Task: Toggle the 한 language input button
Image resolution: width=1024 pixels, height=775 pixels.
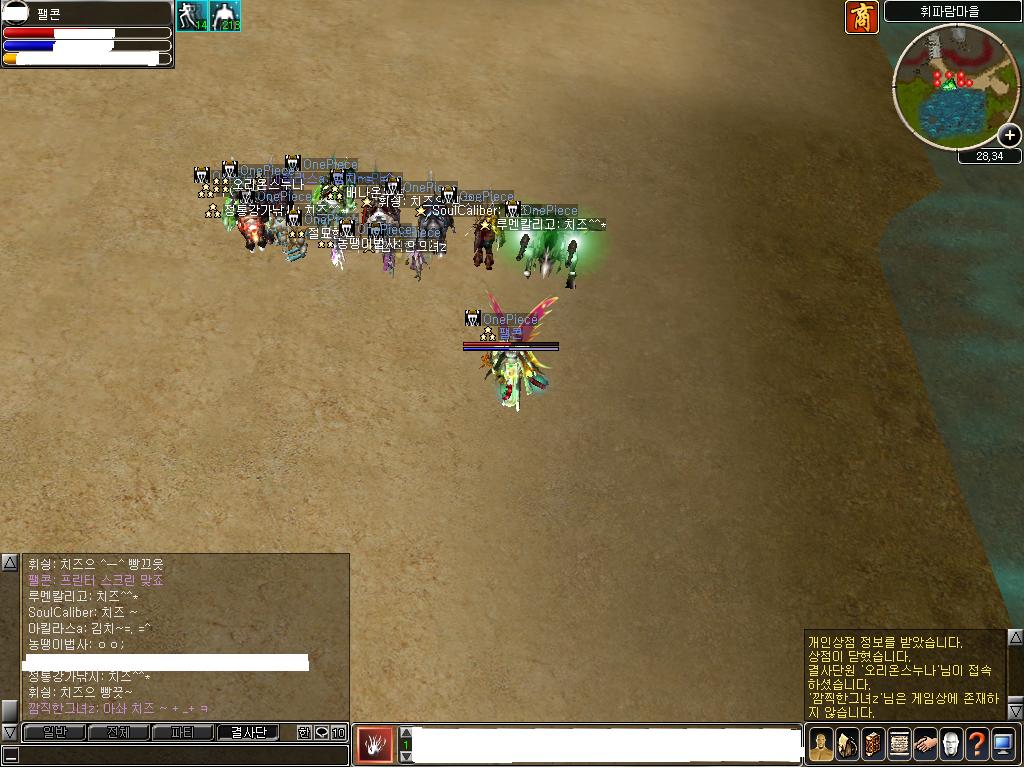Action: pyautogui.click(x=304, y=732)
